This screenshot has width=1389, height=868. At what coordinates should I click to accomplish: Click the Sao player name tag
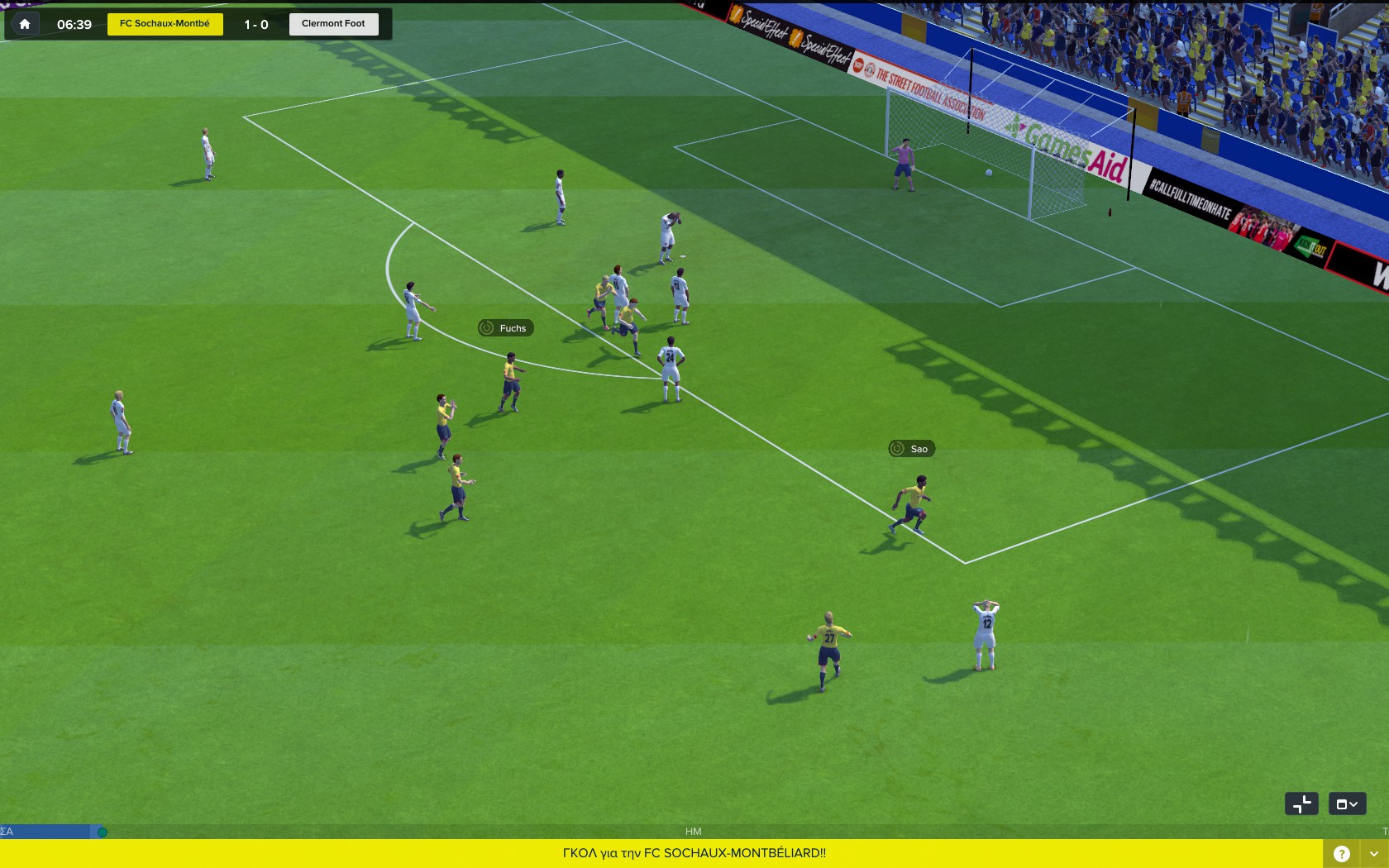point(911,449)
